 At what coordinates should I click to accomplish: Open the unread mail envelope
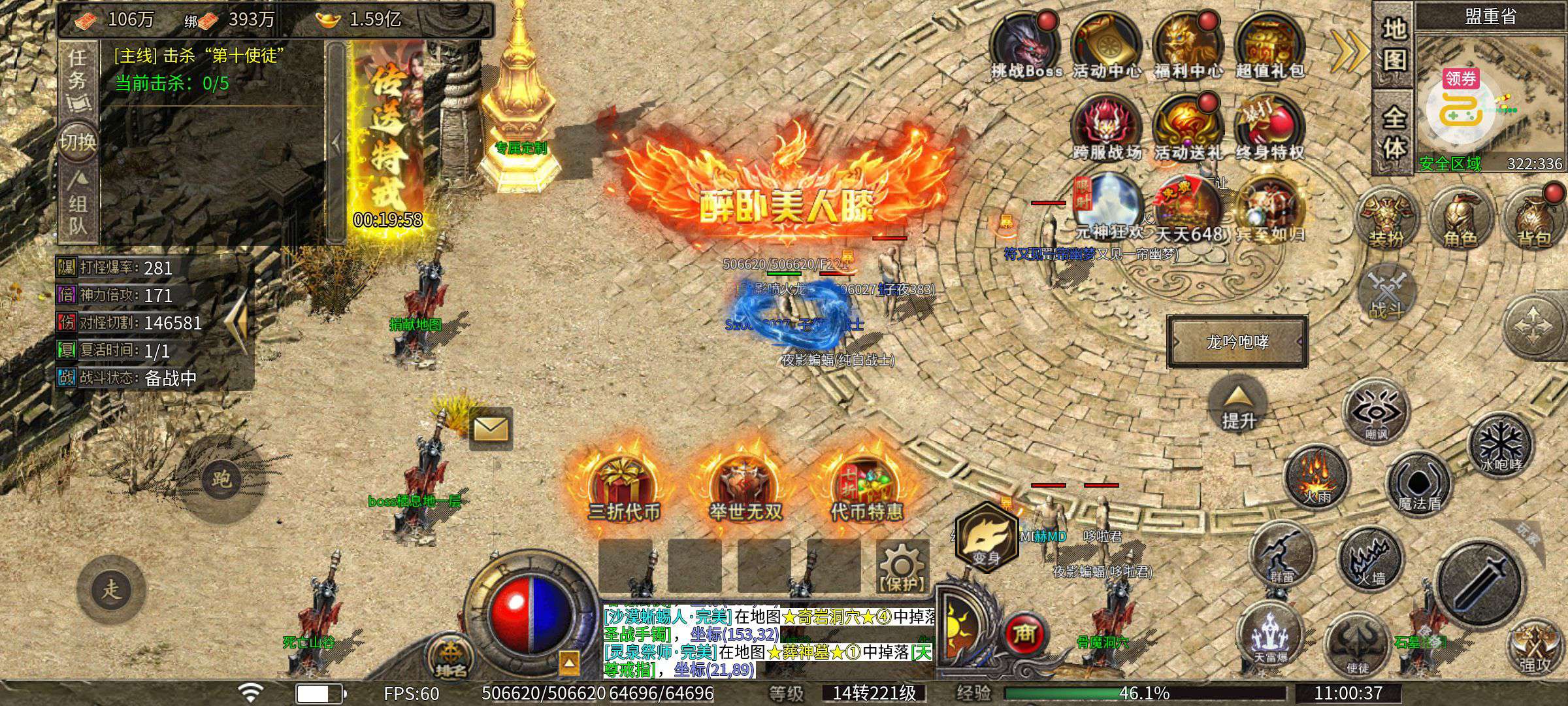coord(491,429)
